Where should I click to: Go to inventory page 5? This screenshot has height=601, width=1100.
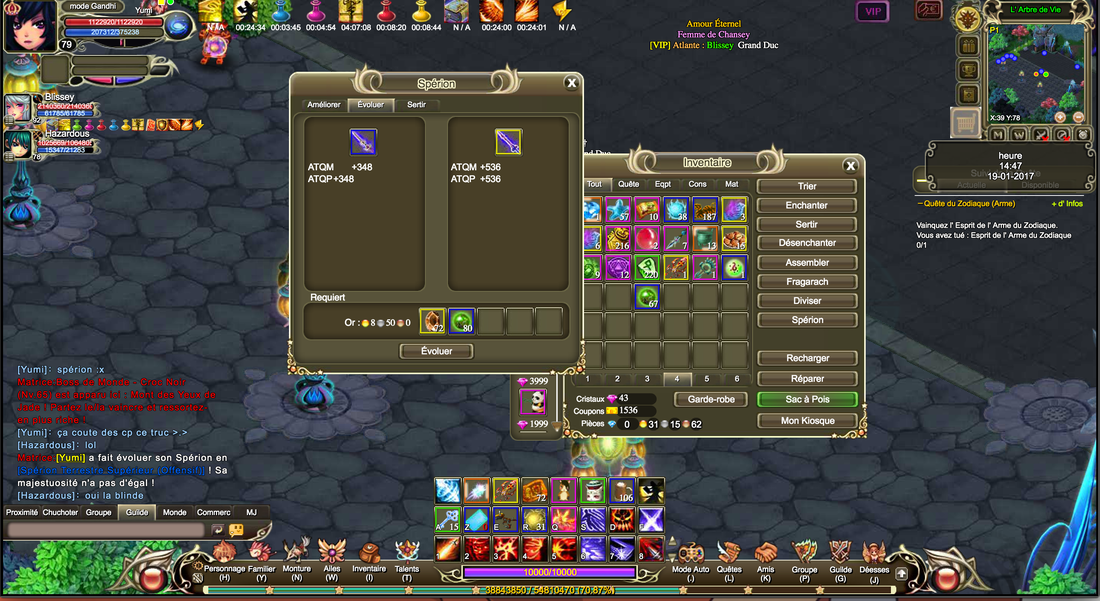[706, 379]
